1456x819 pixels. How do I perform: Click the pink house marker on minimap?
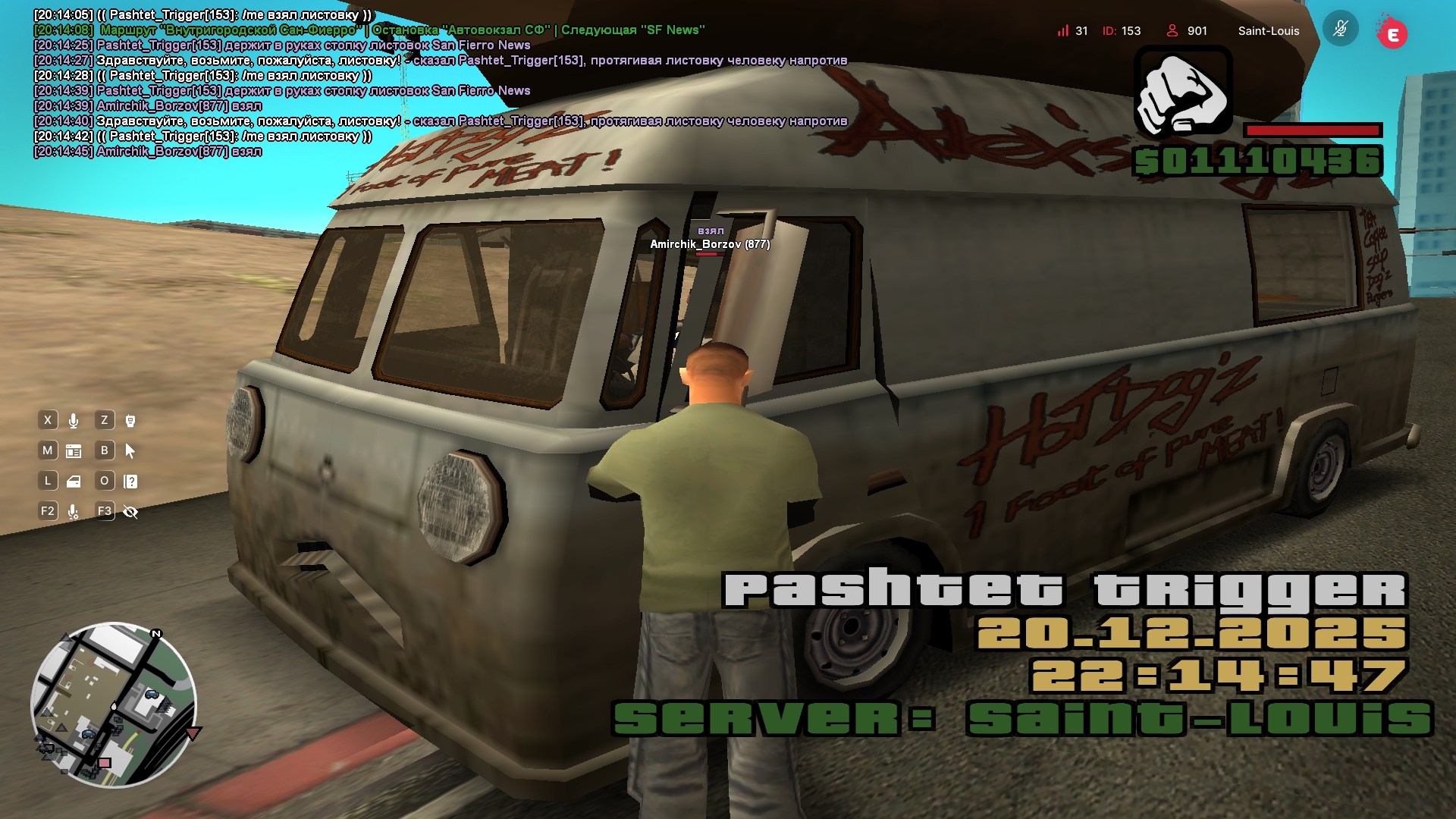click(x=105, y=763)
